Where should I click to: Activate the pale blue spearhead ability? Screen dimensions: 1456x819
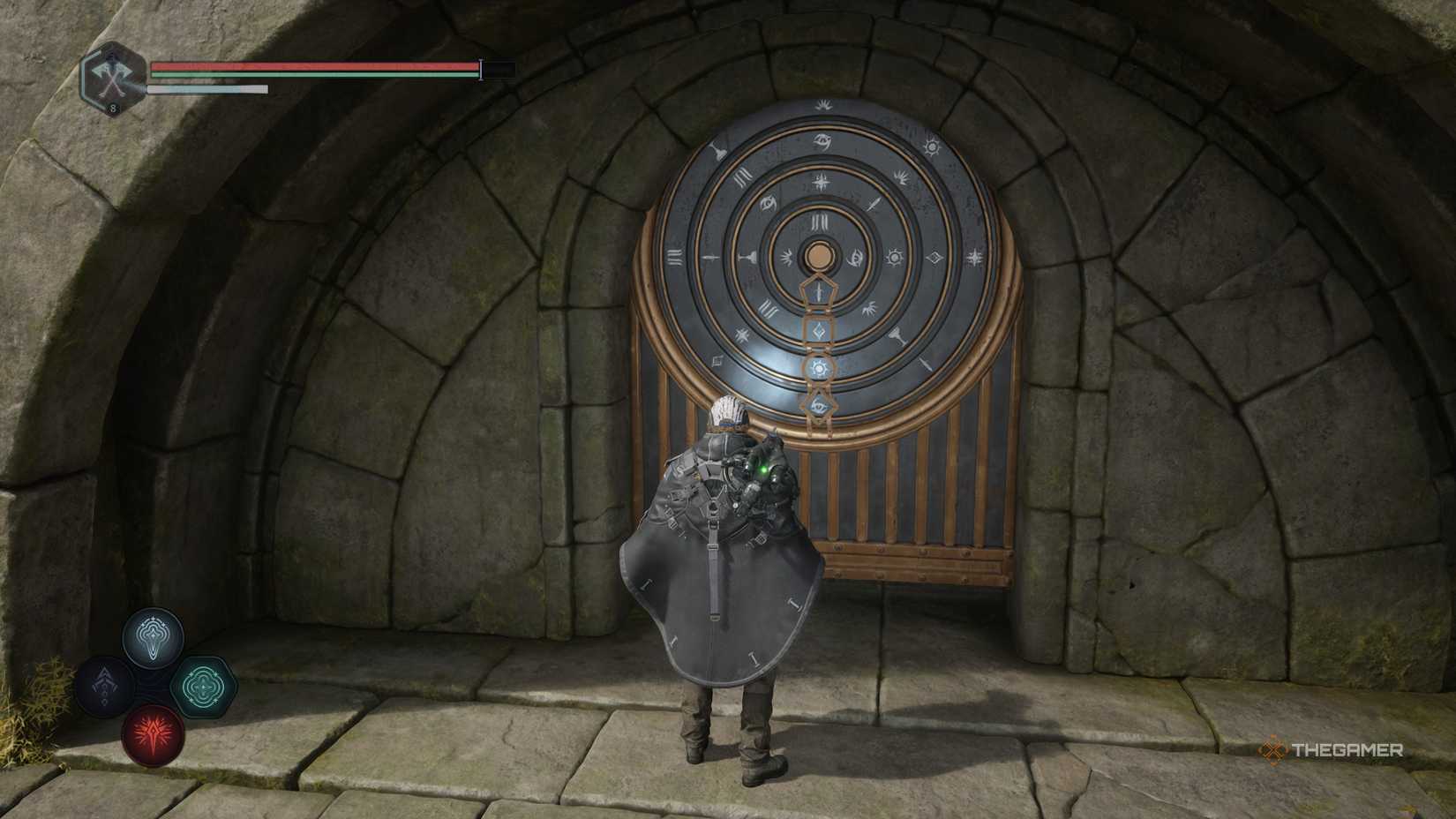pos(154,637)
